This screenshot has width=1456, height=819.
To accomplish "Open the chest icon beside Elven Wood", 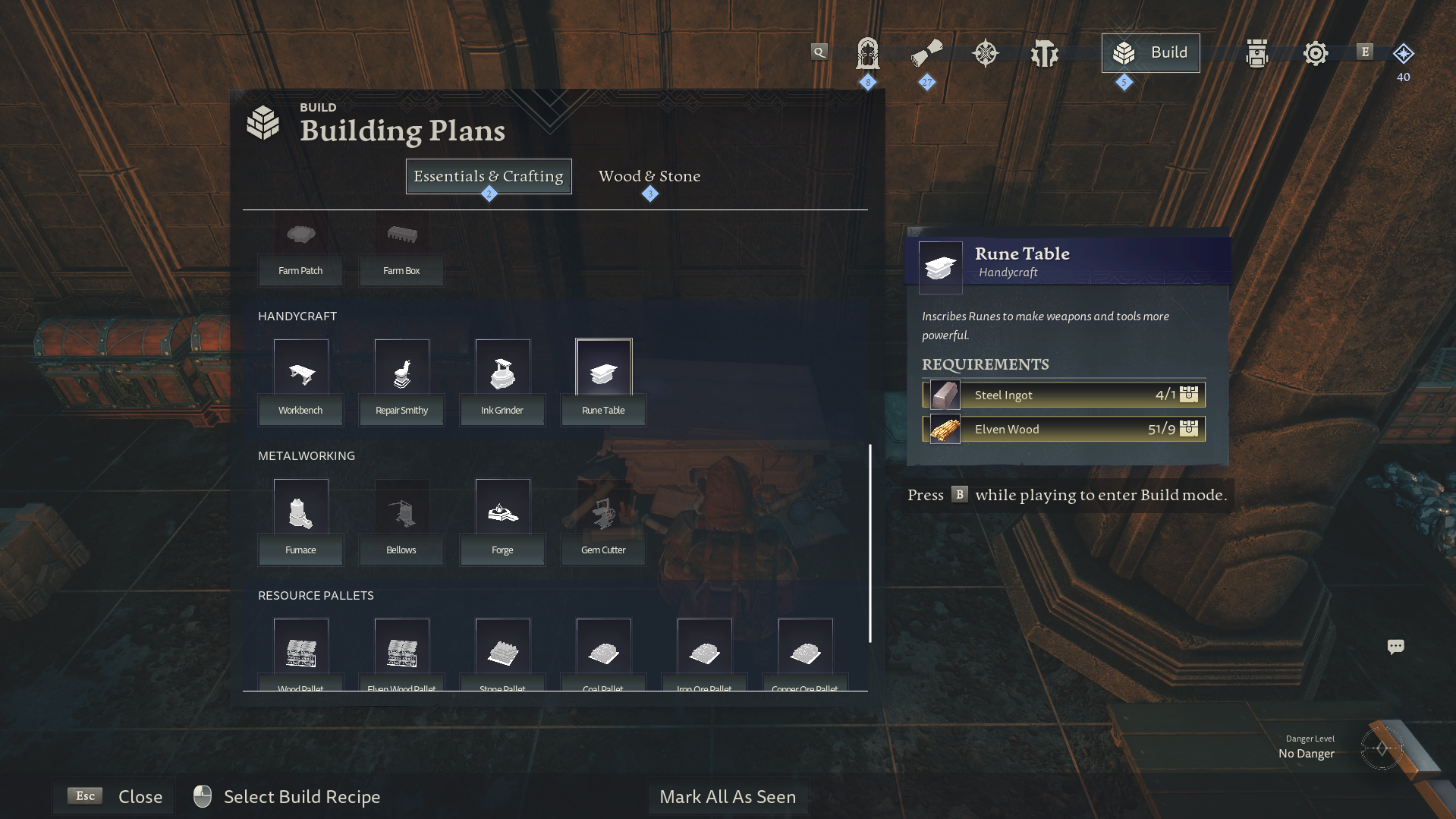I will coord(1189,429).
